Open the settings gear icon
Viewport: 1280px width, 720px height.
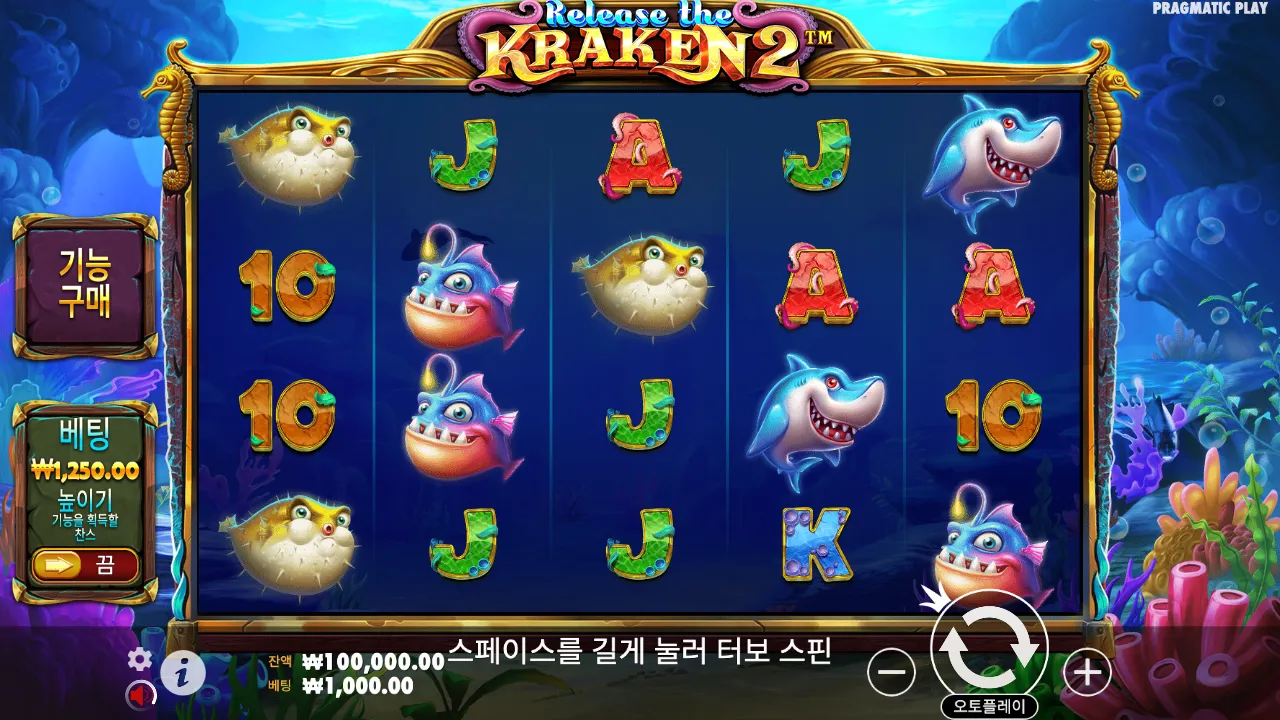coord(138,660)
